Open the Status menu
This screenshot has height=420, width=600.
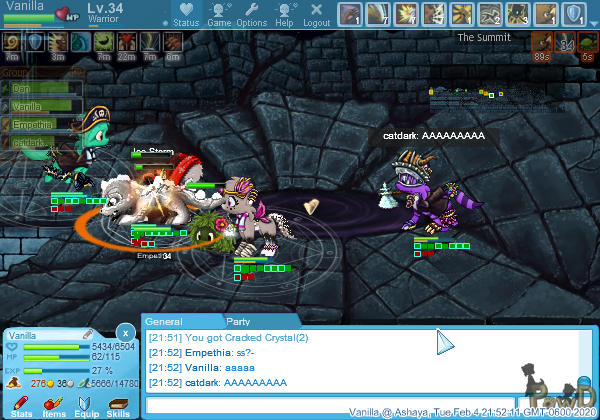186,14
